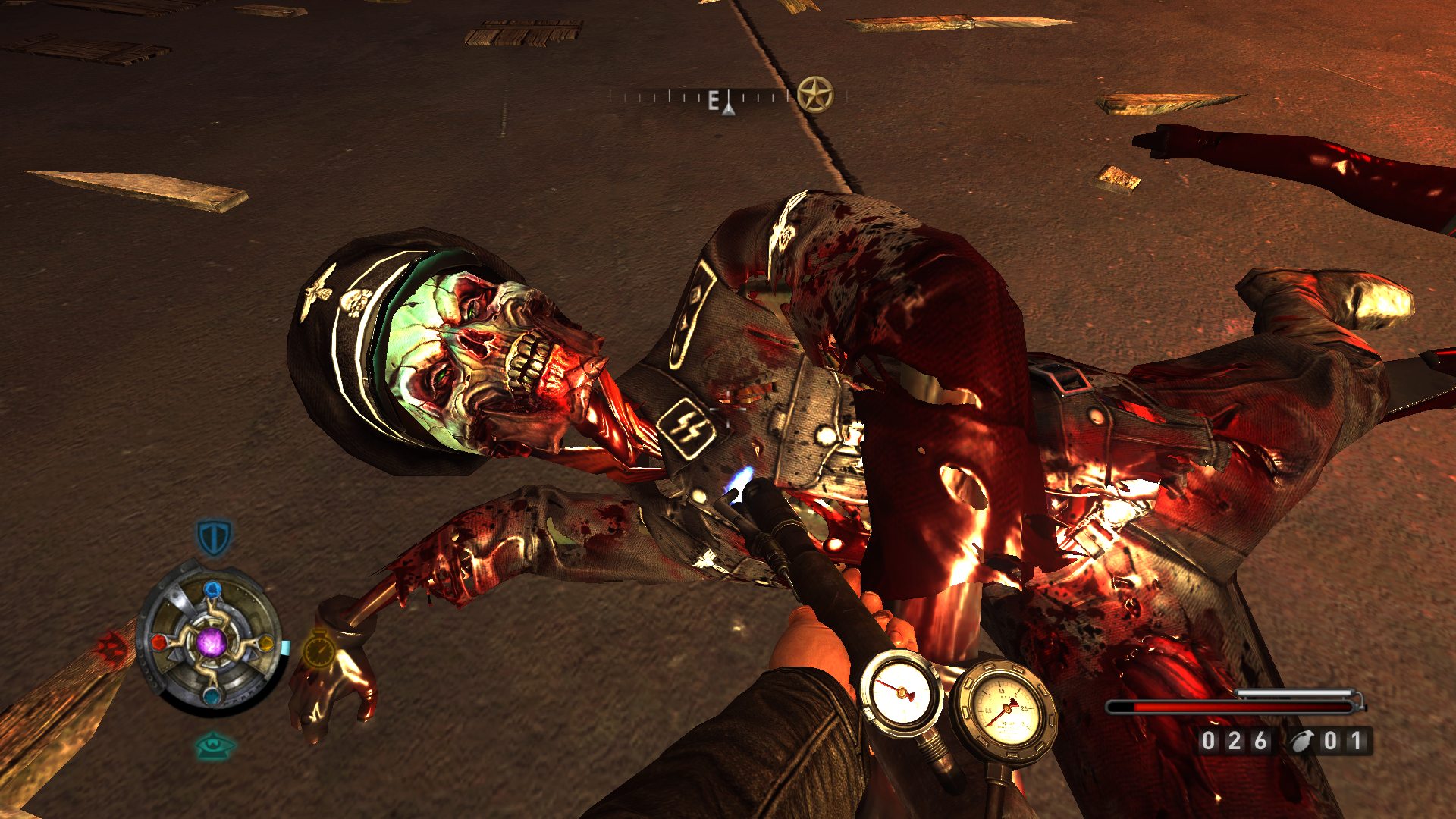This screenshot has height=819, width=1456.
Task: Click the grenade icon beside the ammo counter
Action: click(x=1304, y=741)
